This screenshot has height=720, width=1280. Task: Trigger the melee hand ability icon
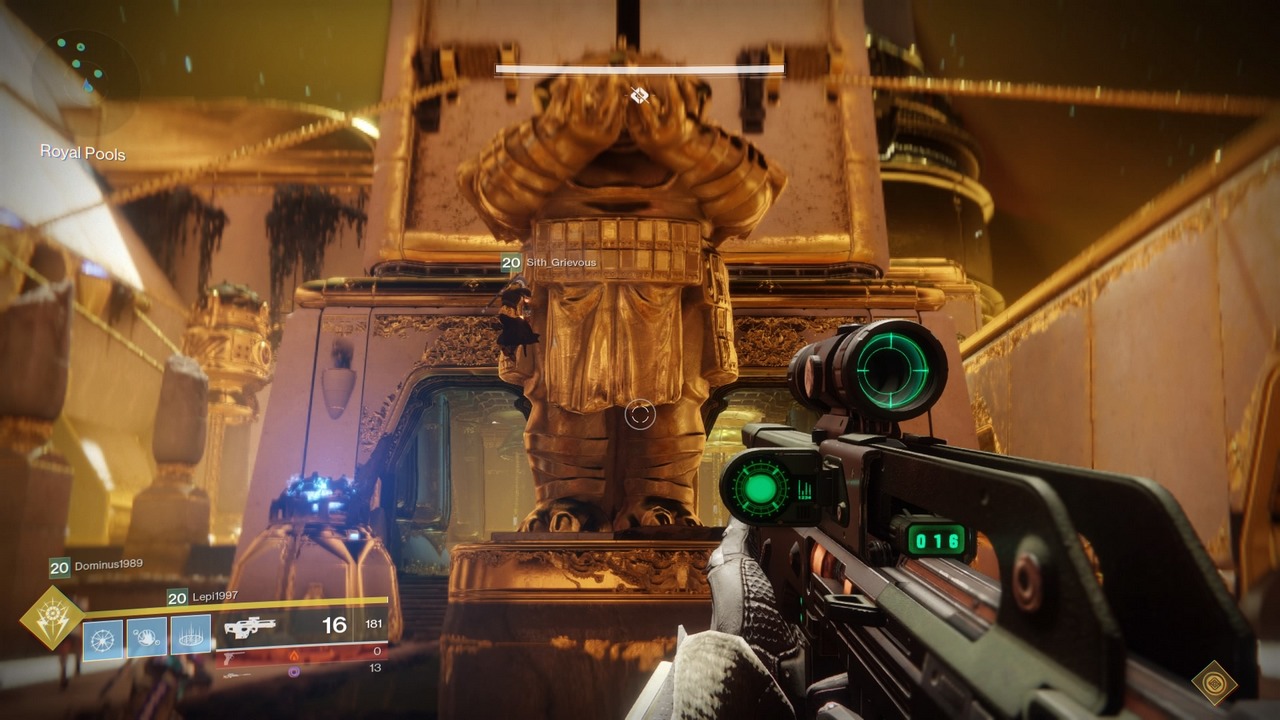pyautogui.click(x=147, y=638)
